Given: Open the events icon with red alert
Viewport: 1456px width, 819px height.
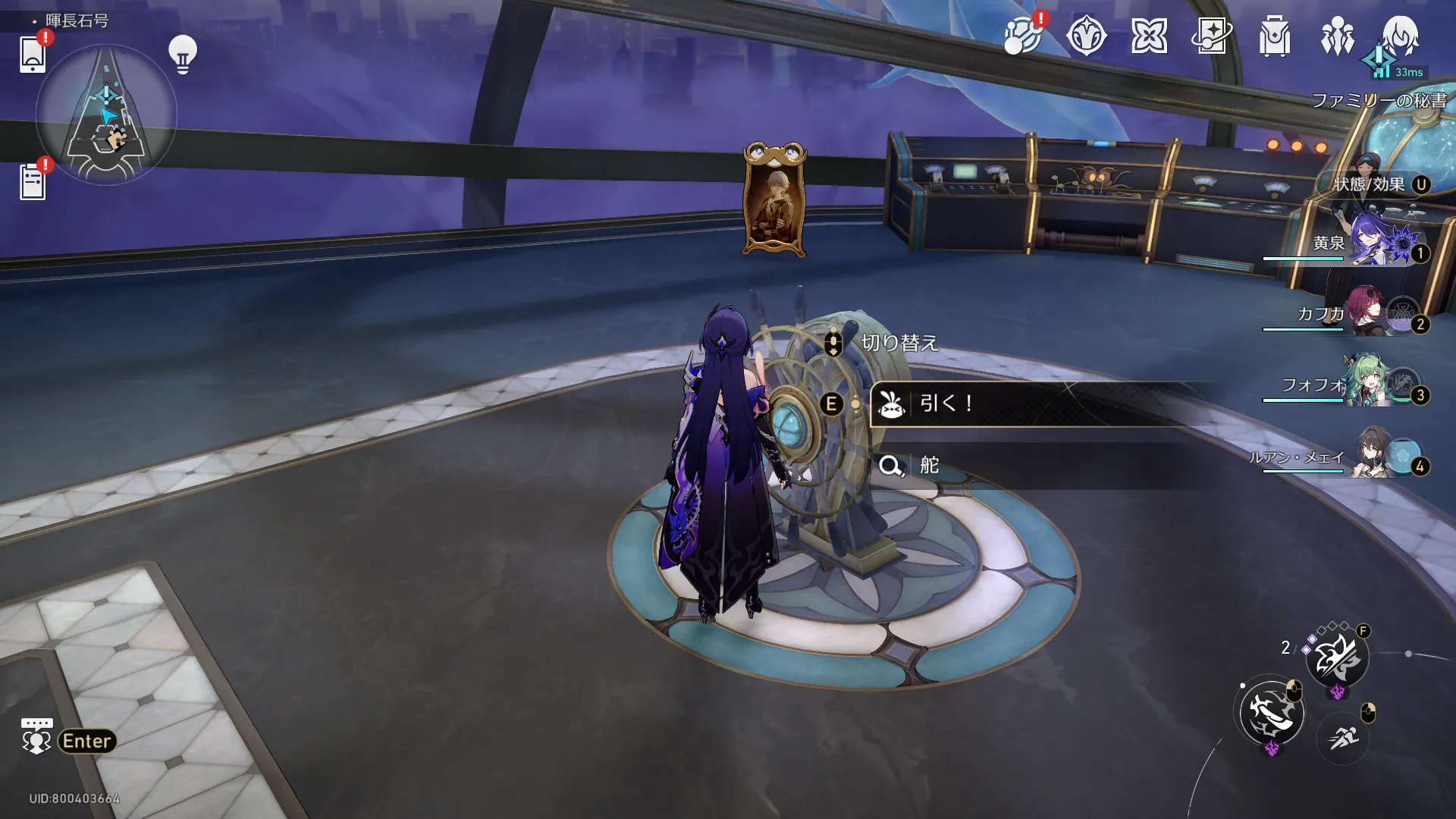Looking at the screenshot, I should [x=1022, y=36].
